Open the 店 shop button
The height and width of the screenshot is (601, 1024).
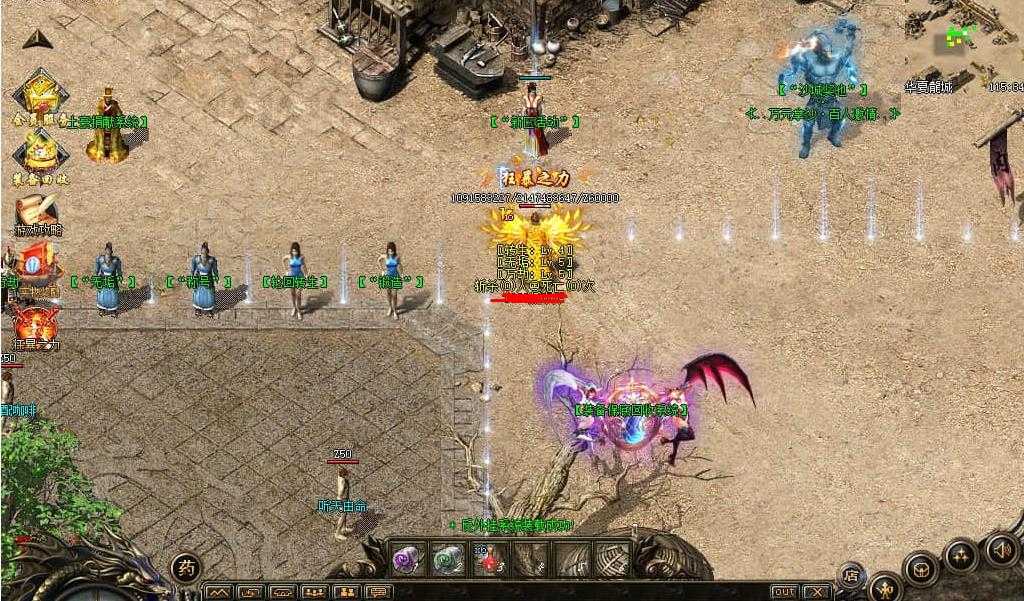[x=851, y=574]
